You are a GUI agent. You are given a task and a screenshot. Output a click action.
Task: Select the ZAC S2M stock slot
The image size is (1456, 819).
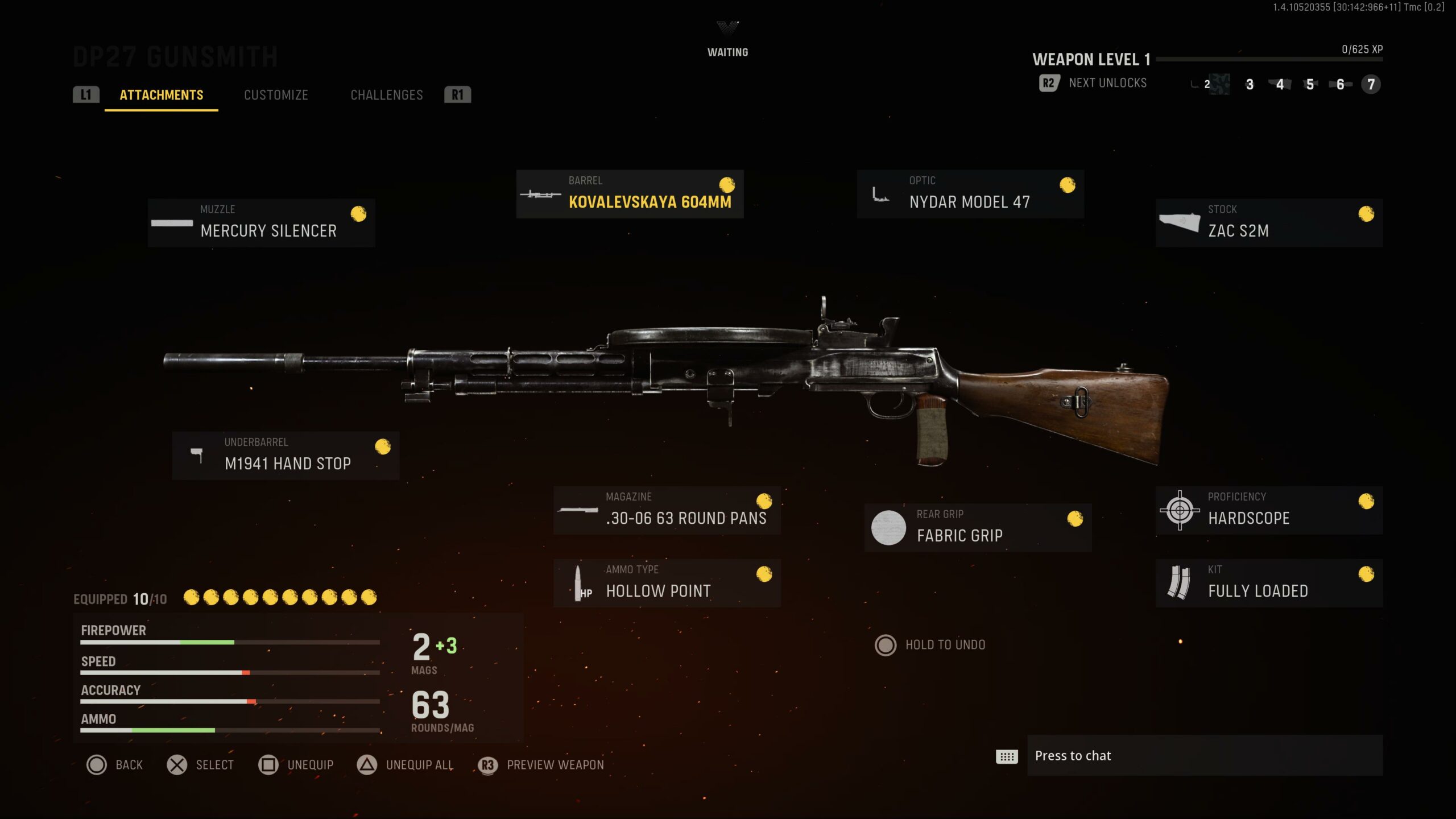coord(1268,223)
